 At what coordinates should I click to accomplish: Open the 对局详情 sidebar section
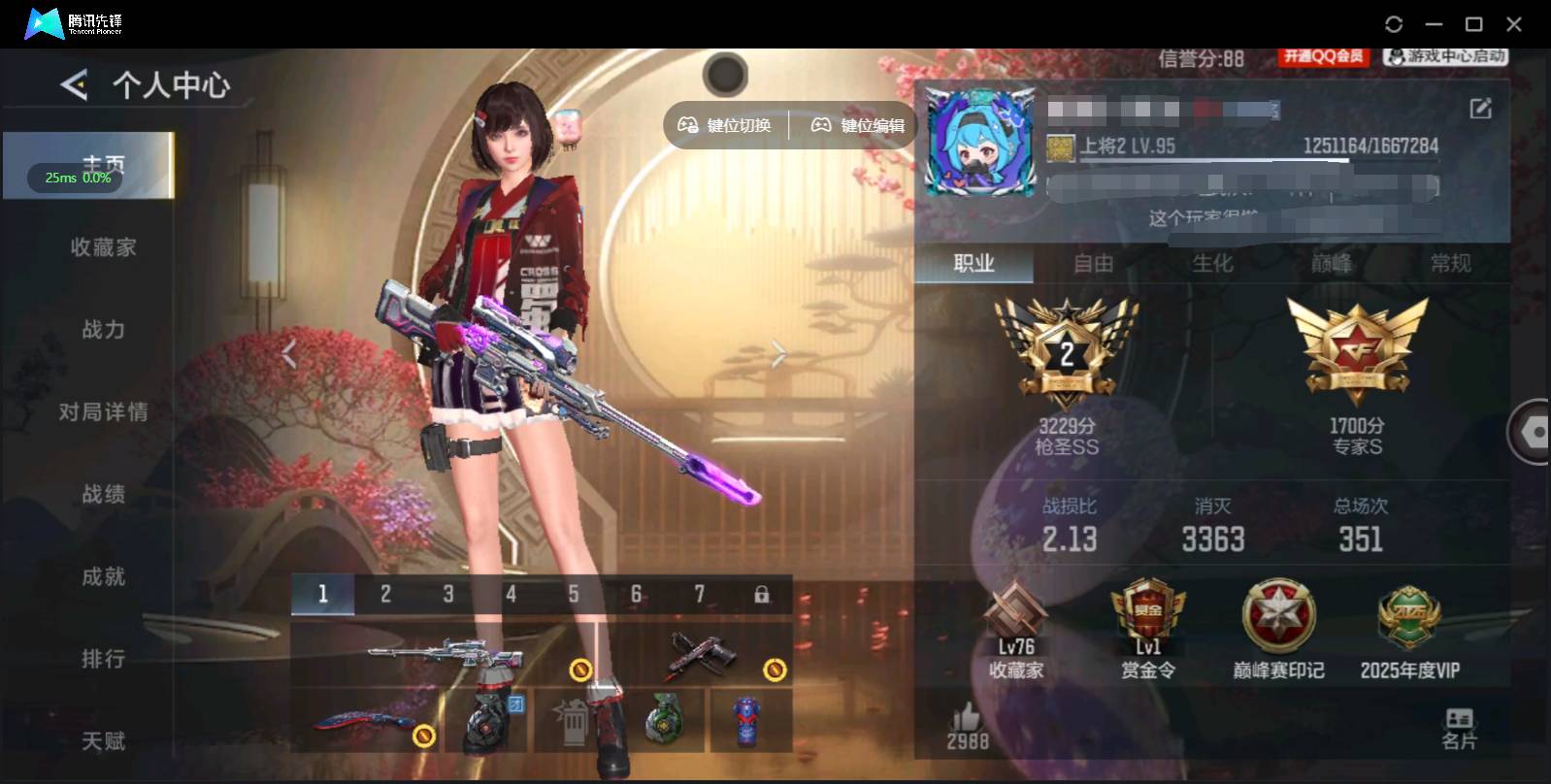[x=106, y=412]
